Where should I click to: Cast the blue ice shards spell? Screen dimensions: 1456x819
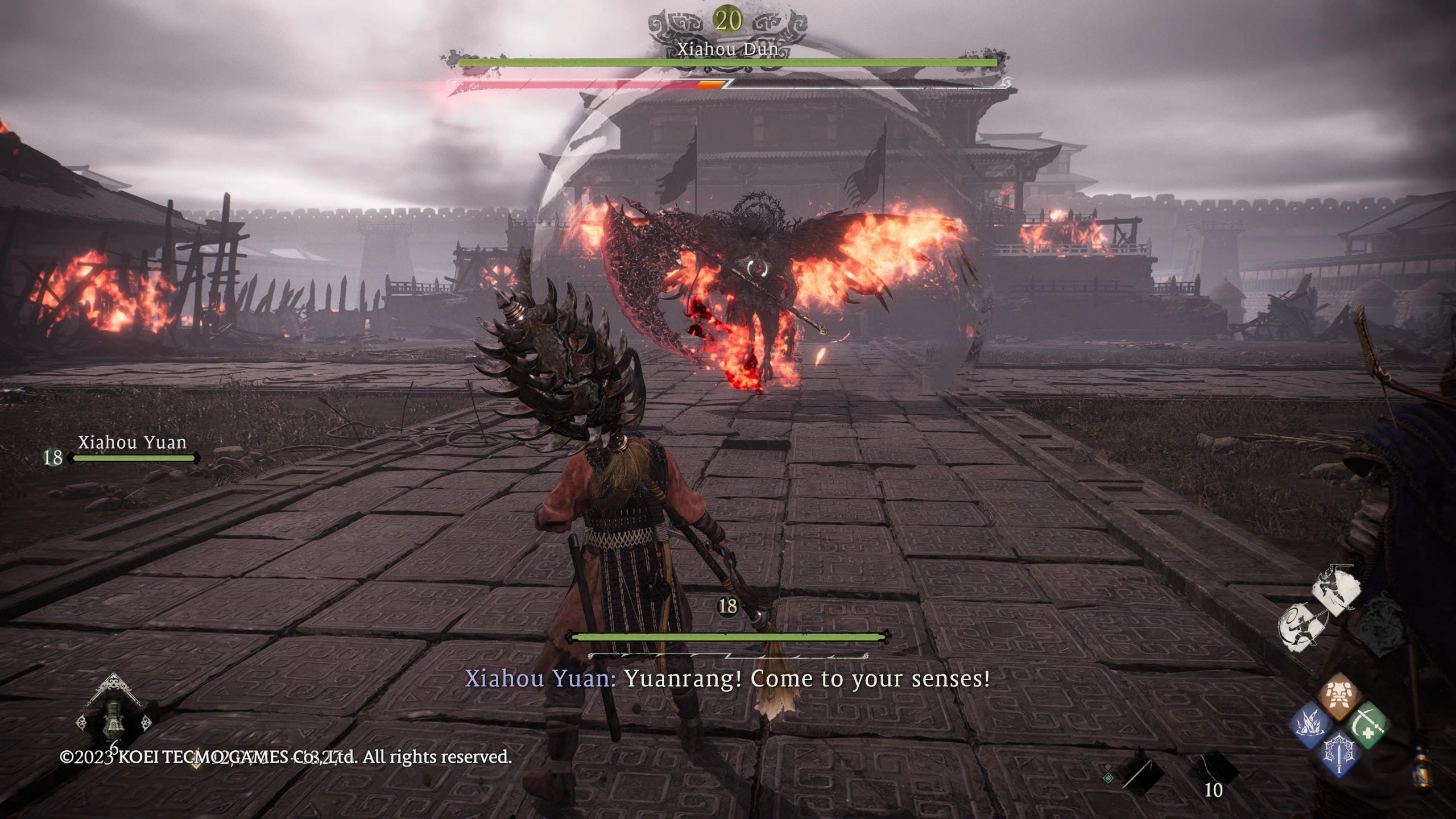click(x=1311, y=726)
